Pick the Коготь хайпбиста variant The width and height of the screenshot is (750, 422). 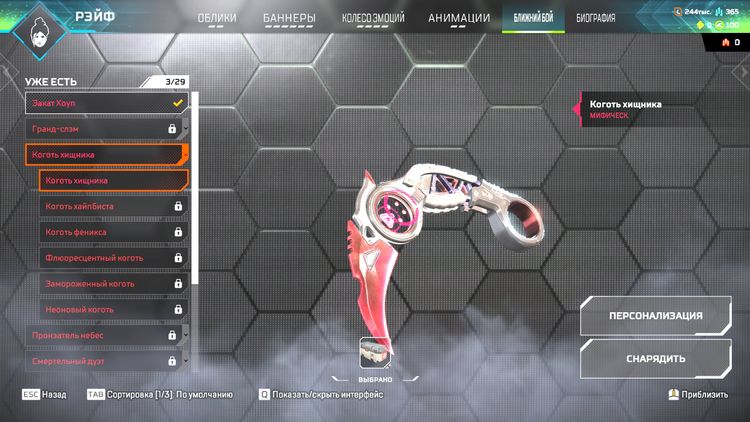point(113,206)
